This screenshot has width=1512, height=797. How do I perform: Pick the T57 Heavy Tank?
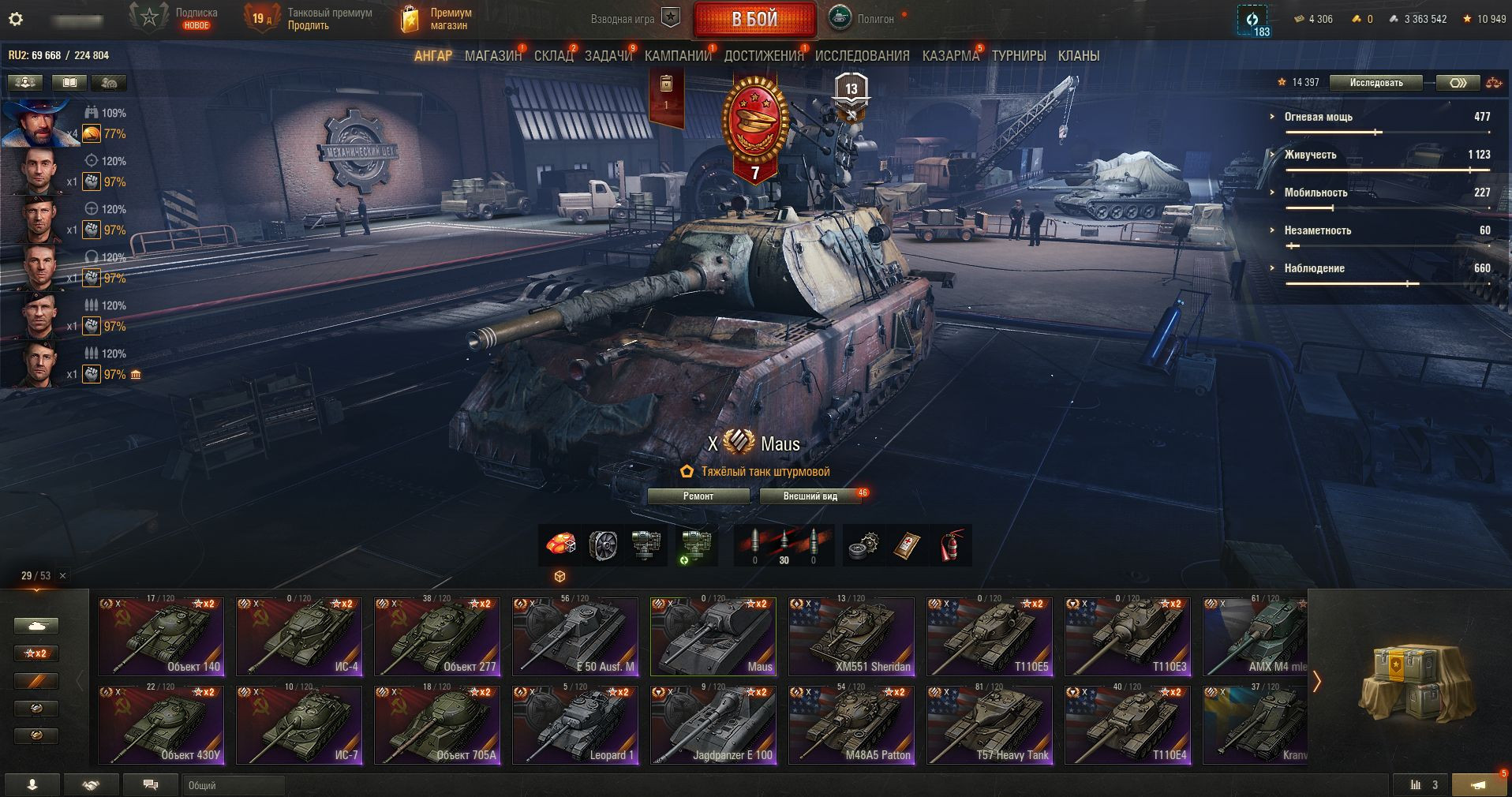point(990,725)
